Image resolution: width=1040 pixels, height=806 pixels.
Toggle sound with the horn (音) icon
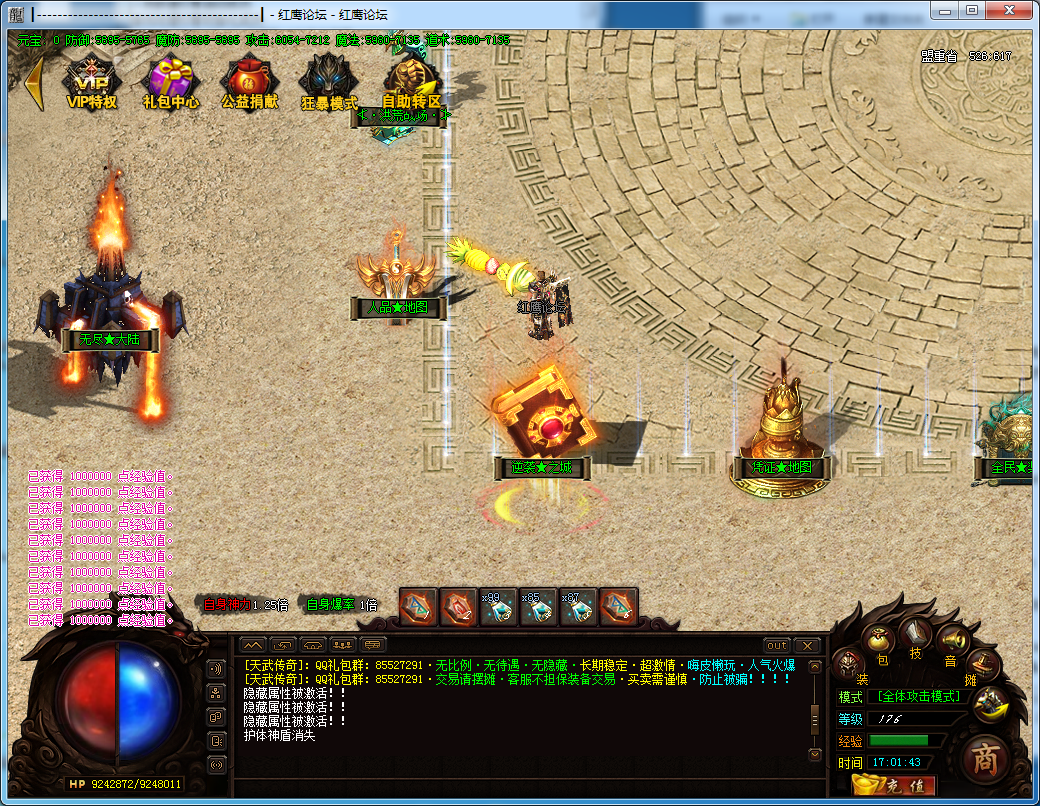pyautogui.click(x=952, y=640)
